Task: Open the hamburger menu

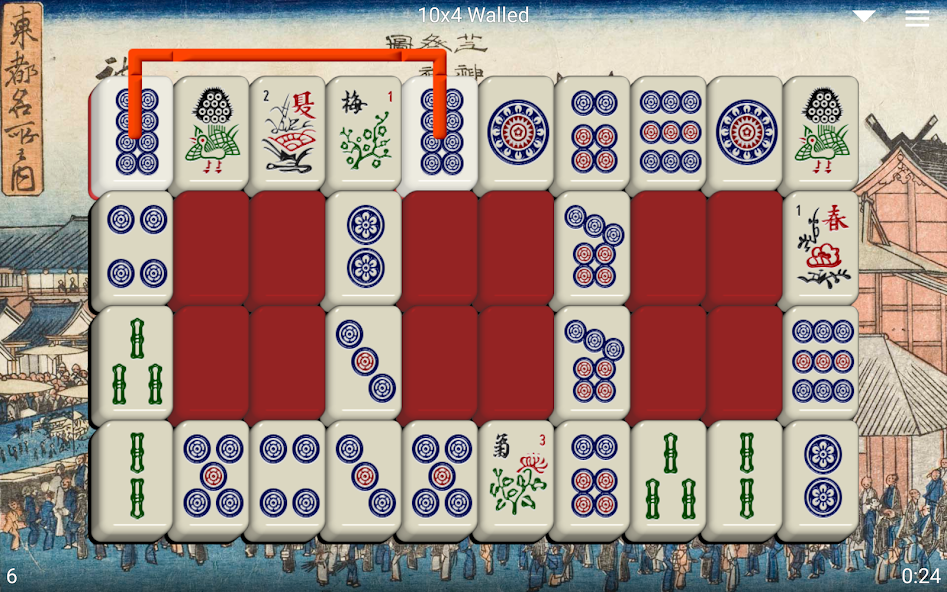Action: 917,18
